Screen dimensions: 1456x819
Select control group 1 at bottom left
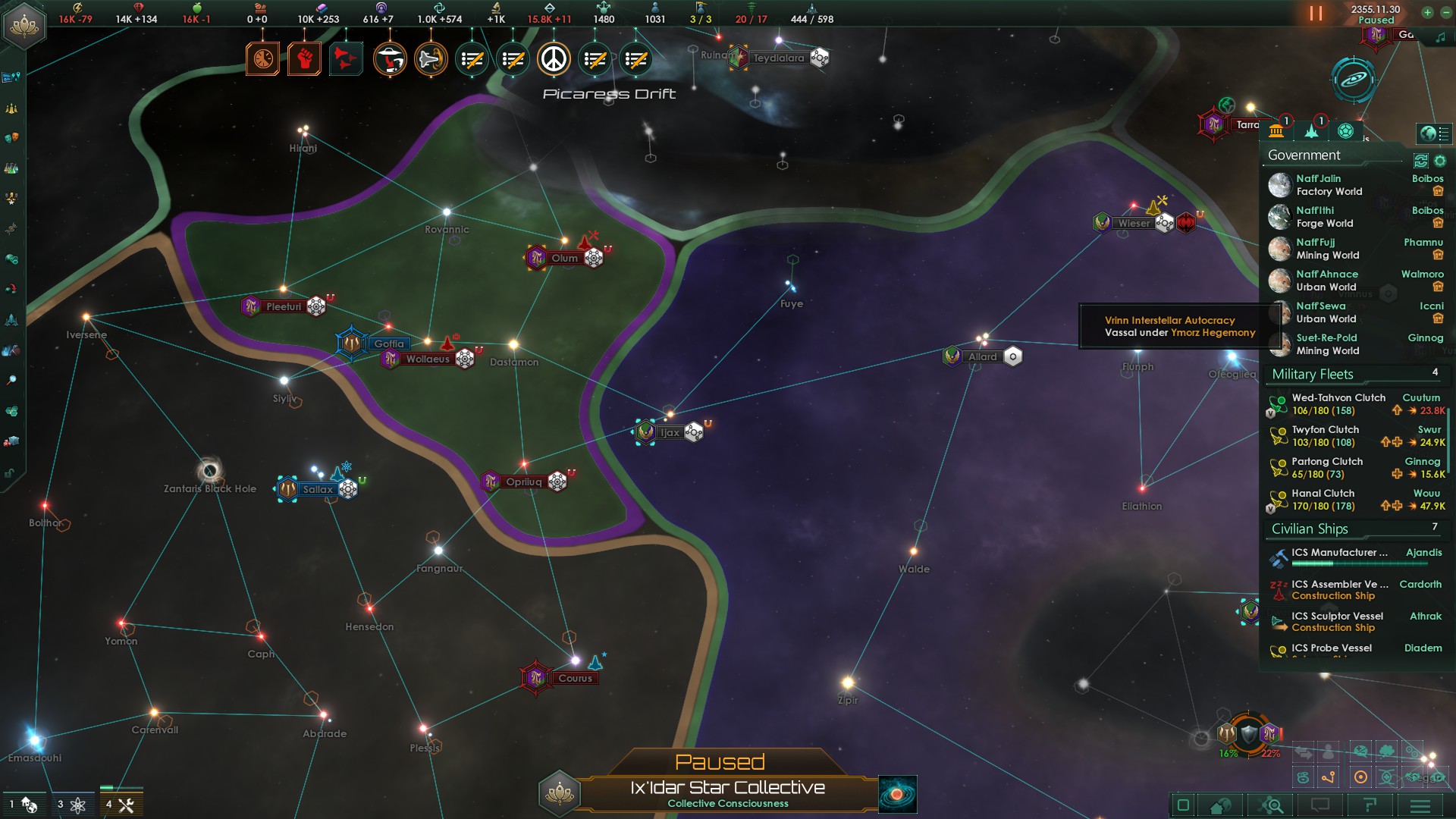click(x=25, y=804)
